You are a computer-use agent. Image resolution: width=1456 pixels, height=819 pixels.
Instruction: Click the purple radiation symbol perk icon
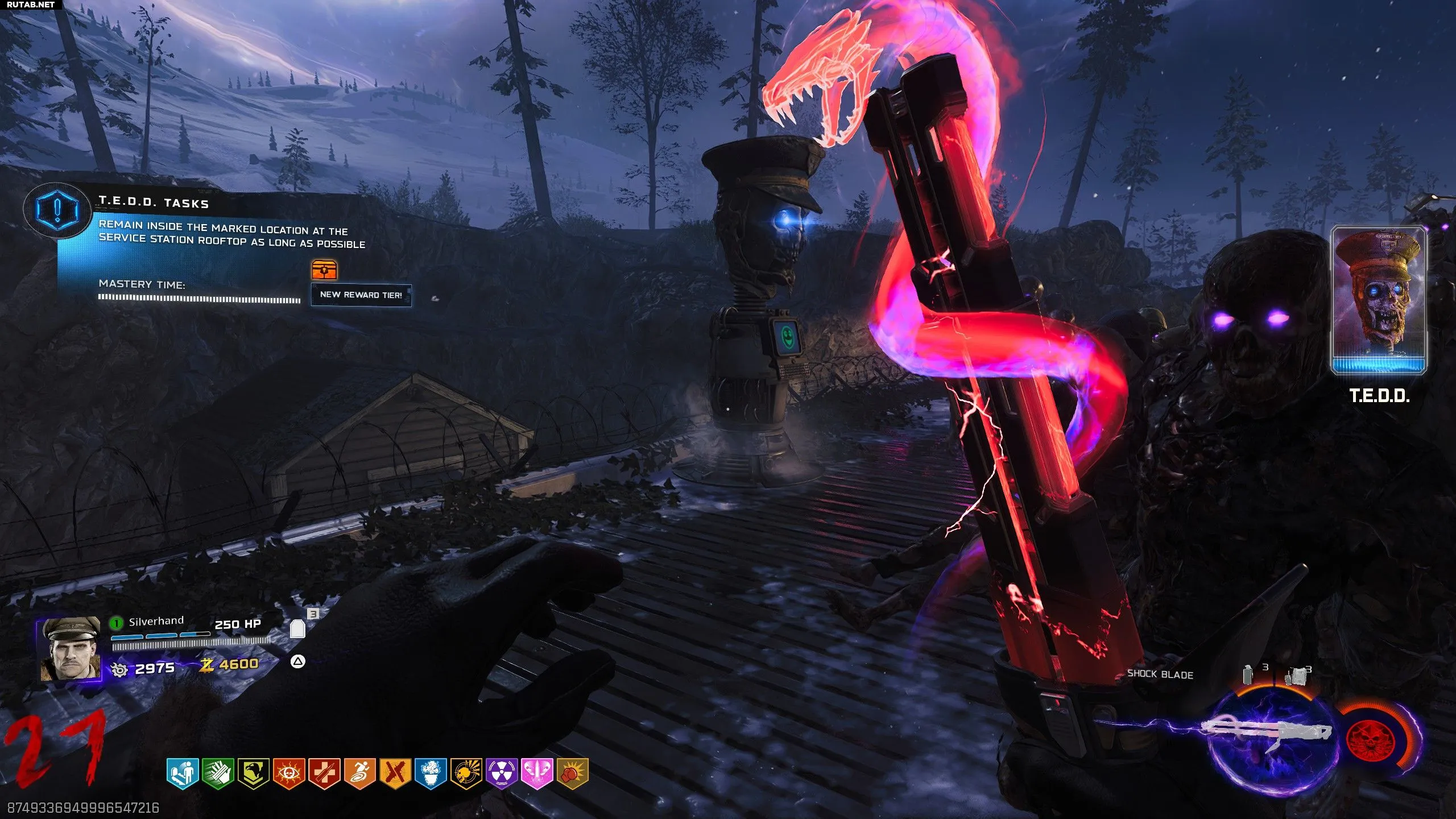[501, 773]
